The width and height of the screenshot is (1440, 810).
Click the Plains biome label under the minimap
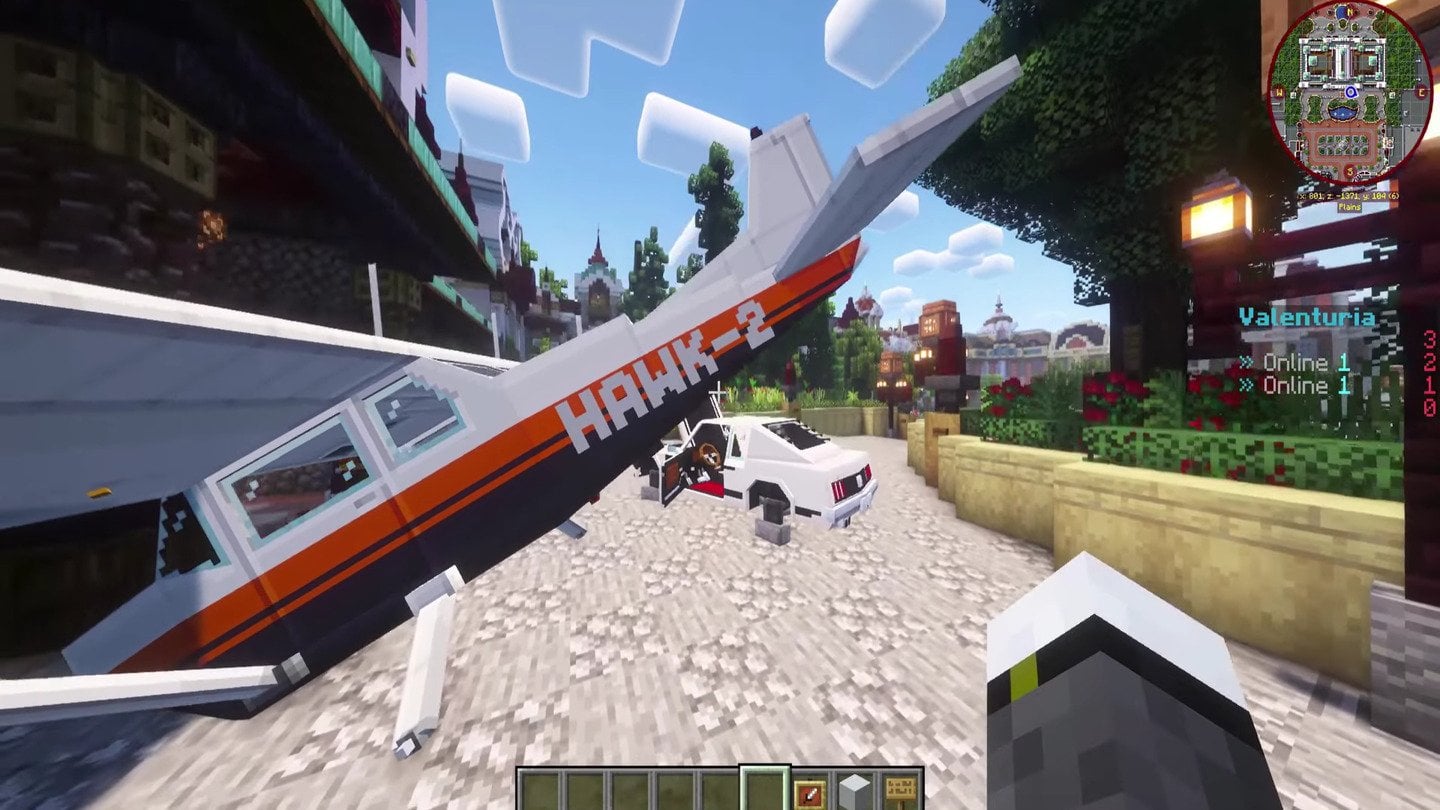[1348, 206]
